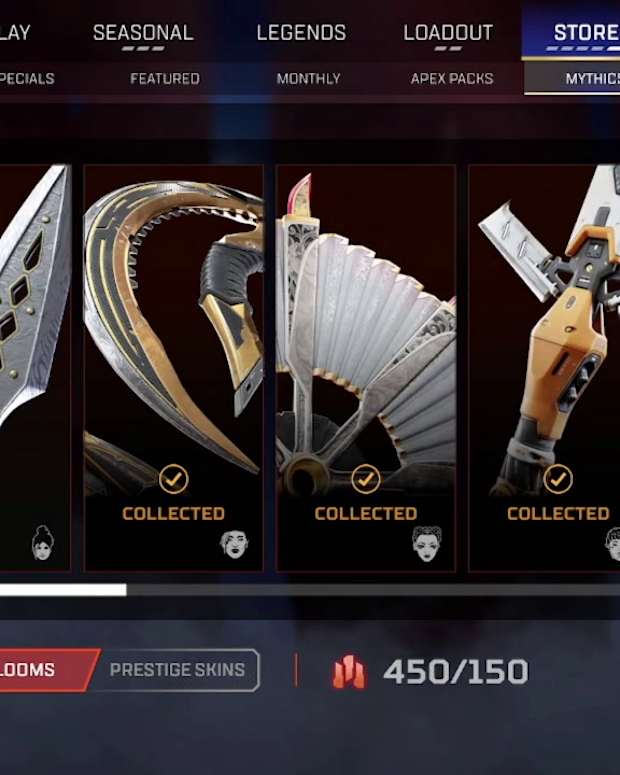
Task: Pick the white folding fan heirloom card
Action: (366, 367)
